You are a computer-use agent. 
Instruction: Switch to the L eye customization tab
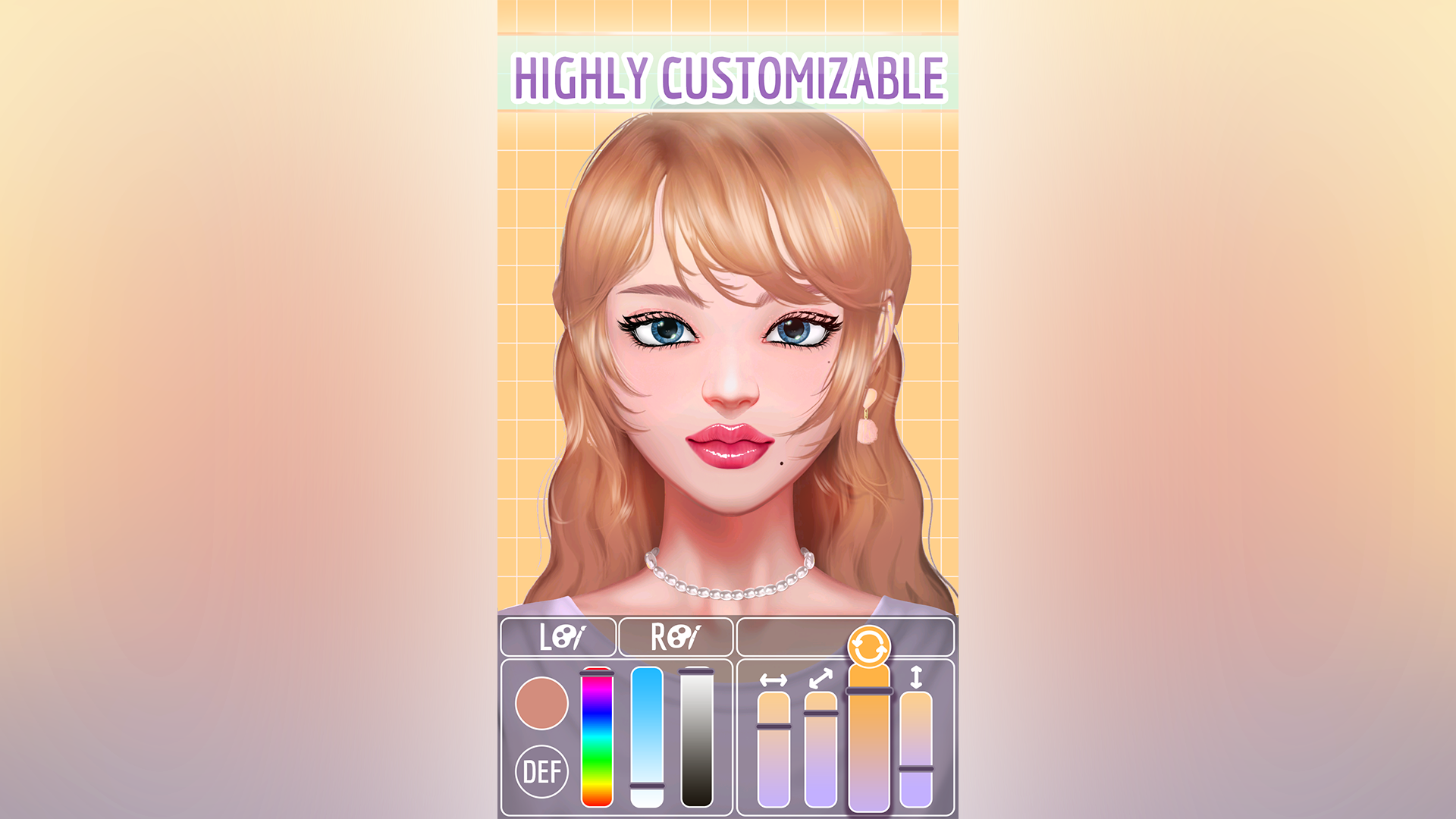557,639
